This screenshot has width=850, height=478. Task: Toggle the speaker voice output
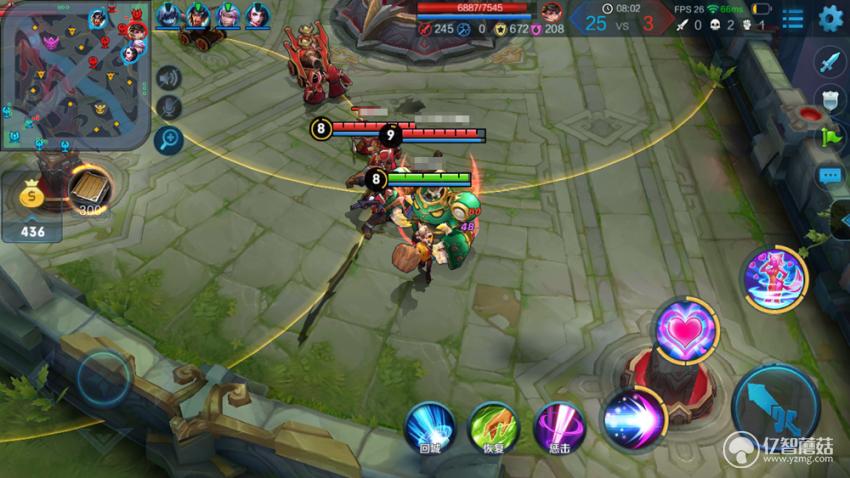point(168,77)
